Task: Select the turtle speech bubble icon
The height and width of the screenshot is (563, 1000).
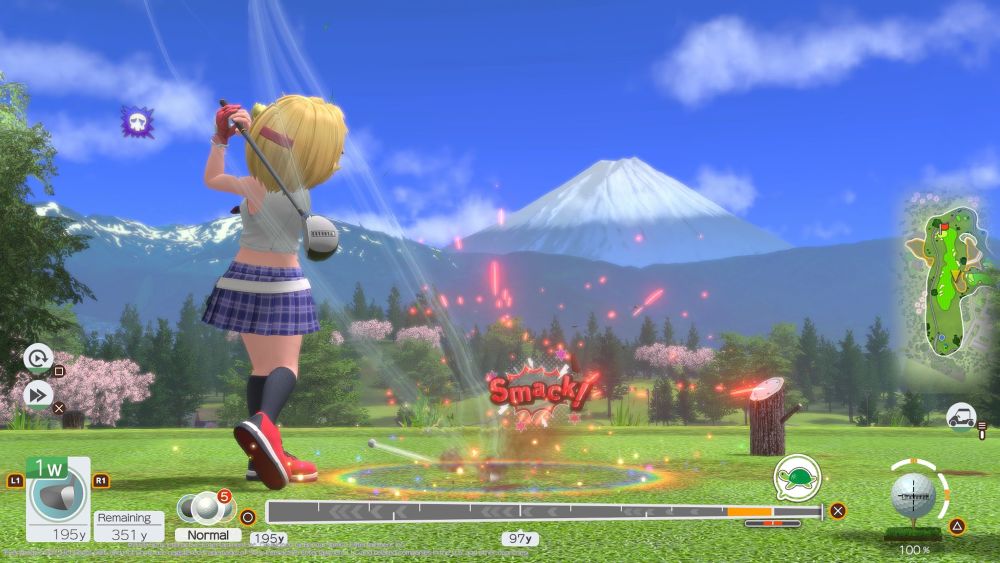Action: (x=796, y=478)
